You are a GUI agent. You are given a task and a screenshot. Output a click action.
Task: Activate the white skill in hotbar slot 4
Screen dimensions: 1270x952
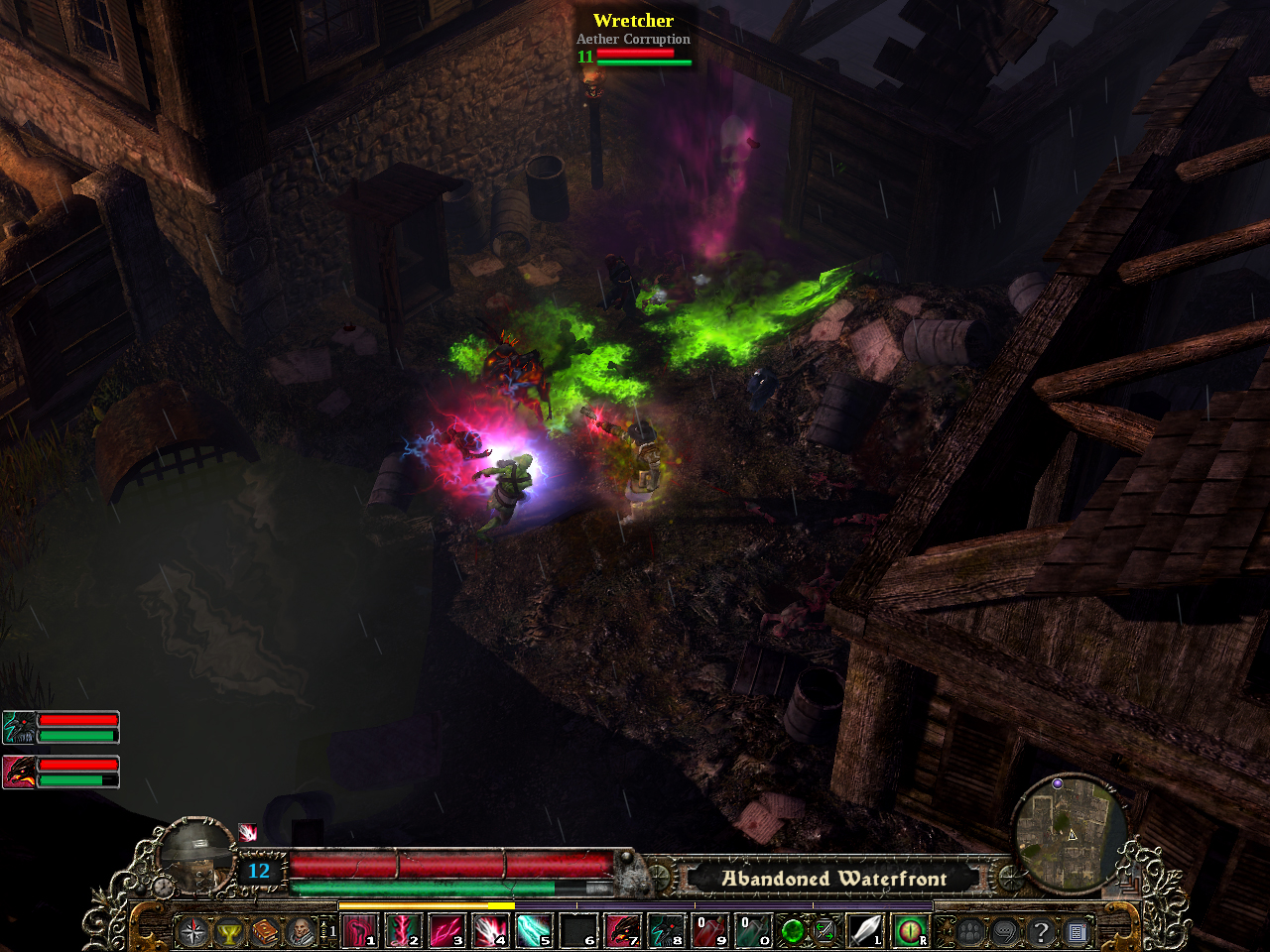[490, 932]
